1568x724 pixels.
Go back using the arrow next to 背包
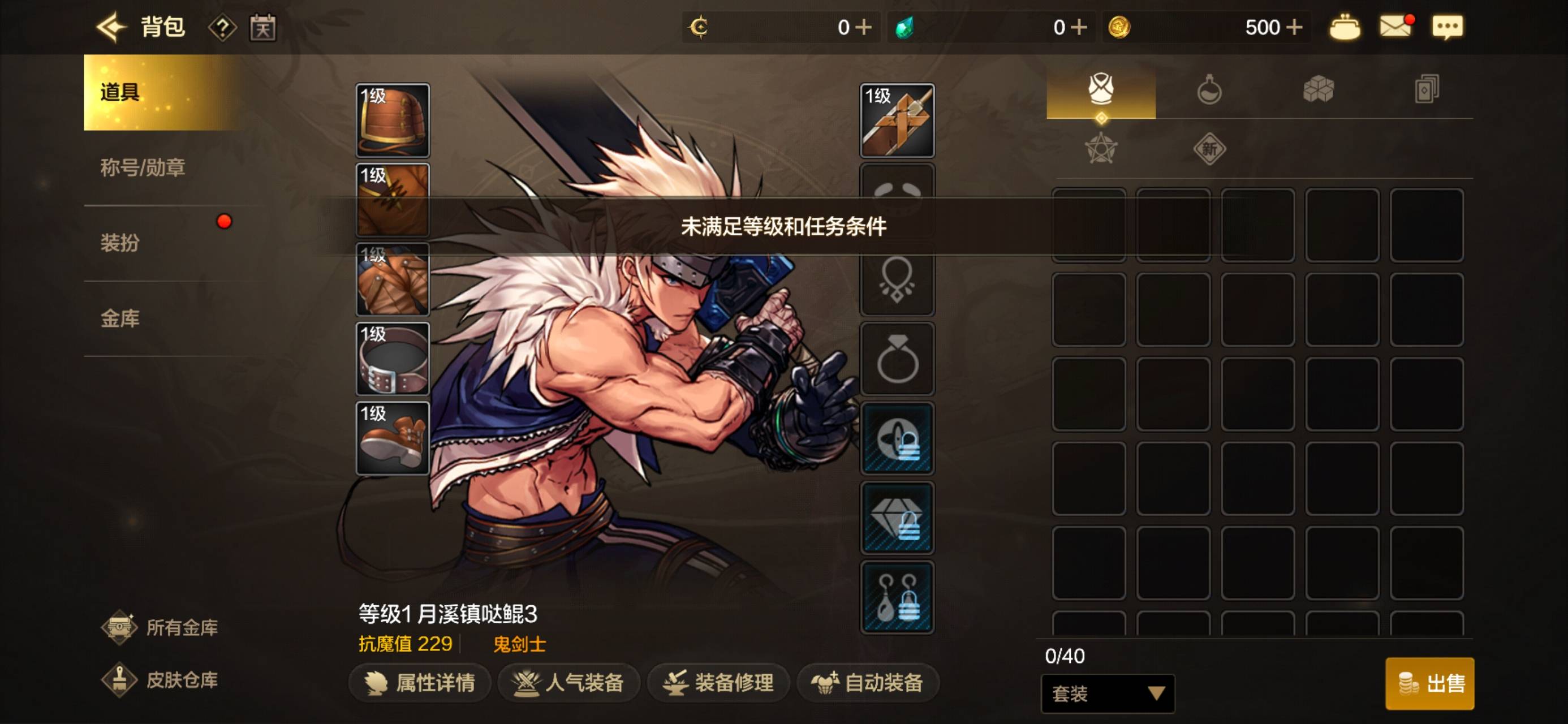[111, 27]
